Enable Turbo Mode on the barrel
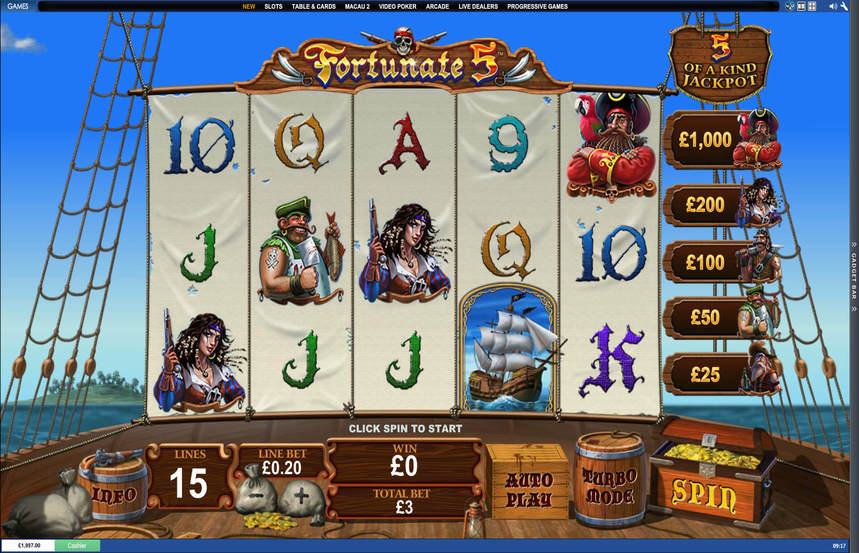 point(610,486)
